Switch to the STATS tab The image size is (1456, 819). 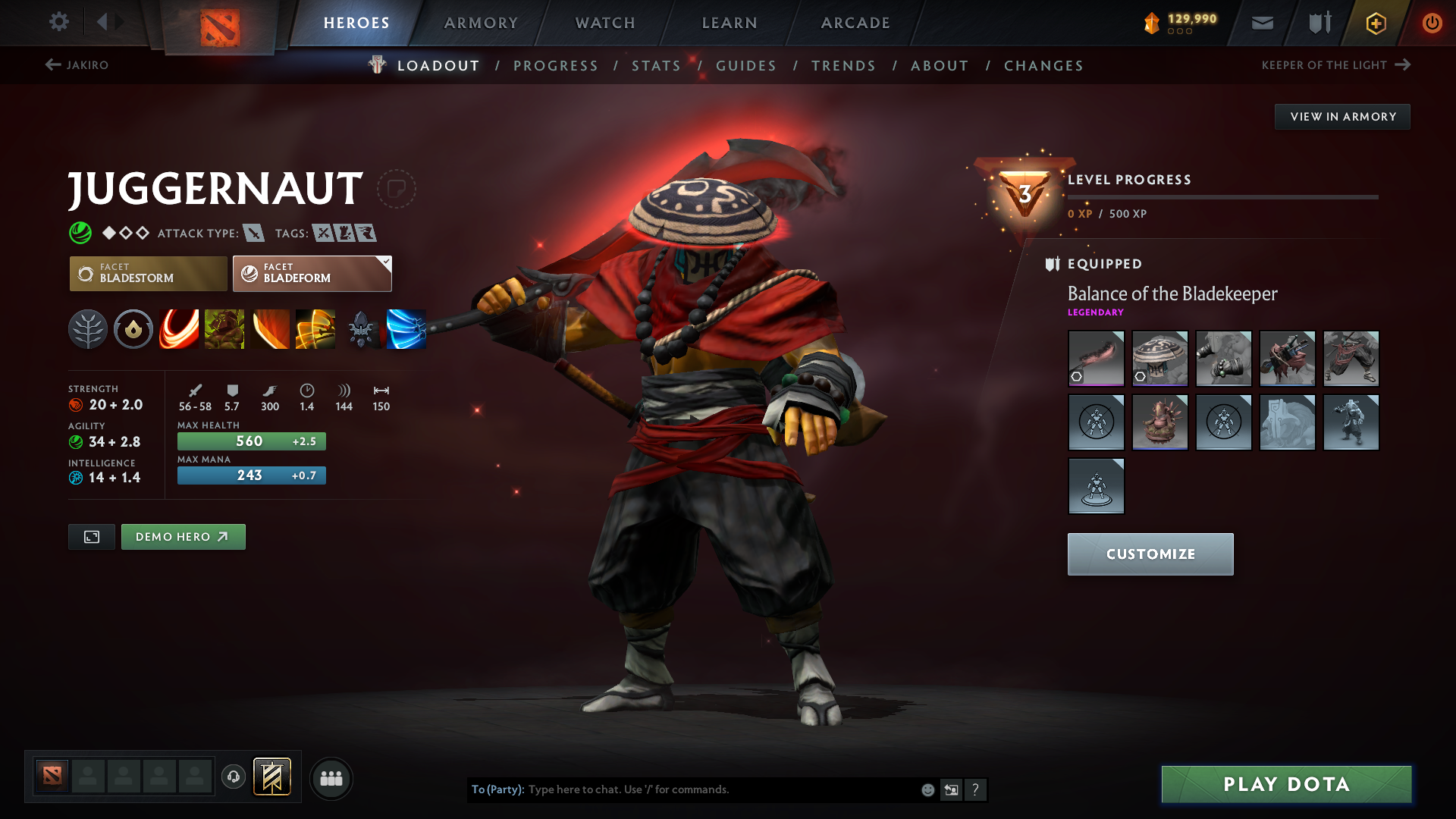click(656, 66)
